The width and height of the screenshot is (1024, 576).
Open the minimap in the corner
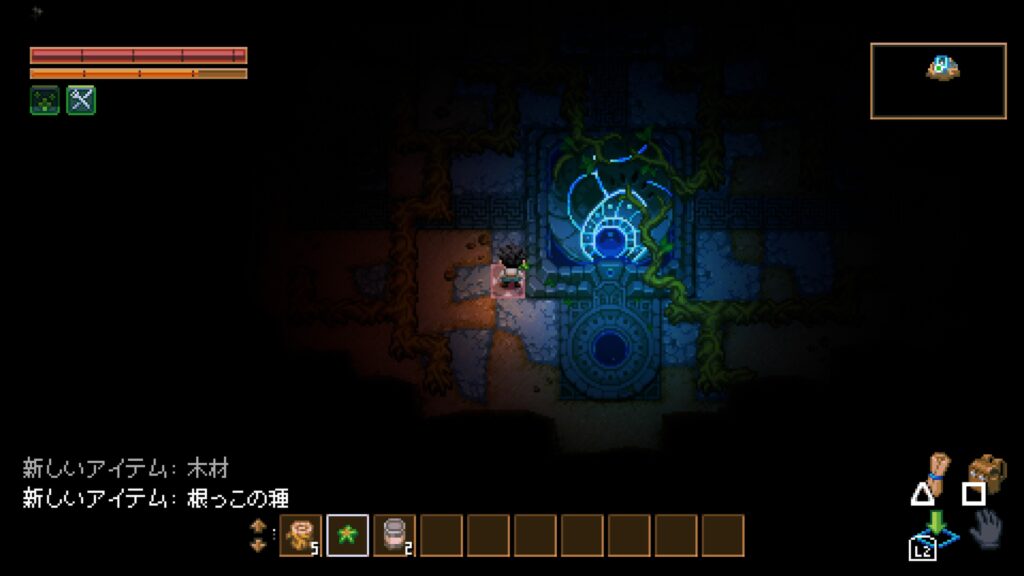[x=938, y=80]
